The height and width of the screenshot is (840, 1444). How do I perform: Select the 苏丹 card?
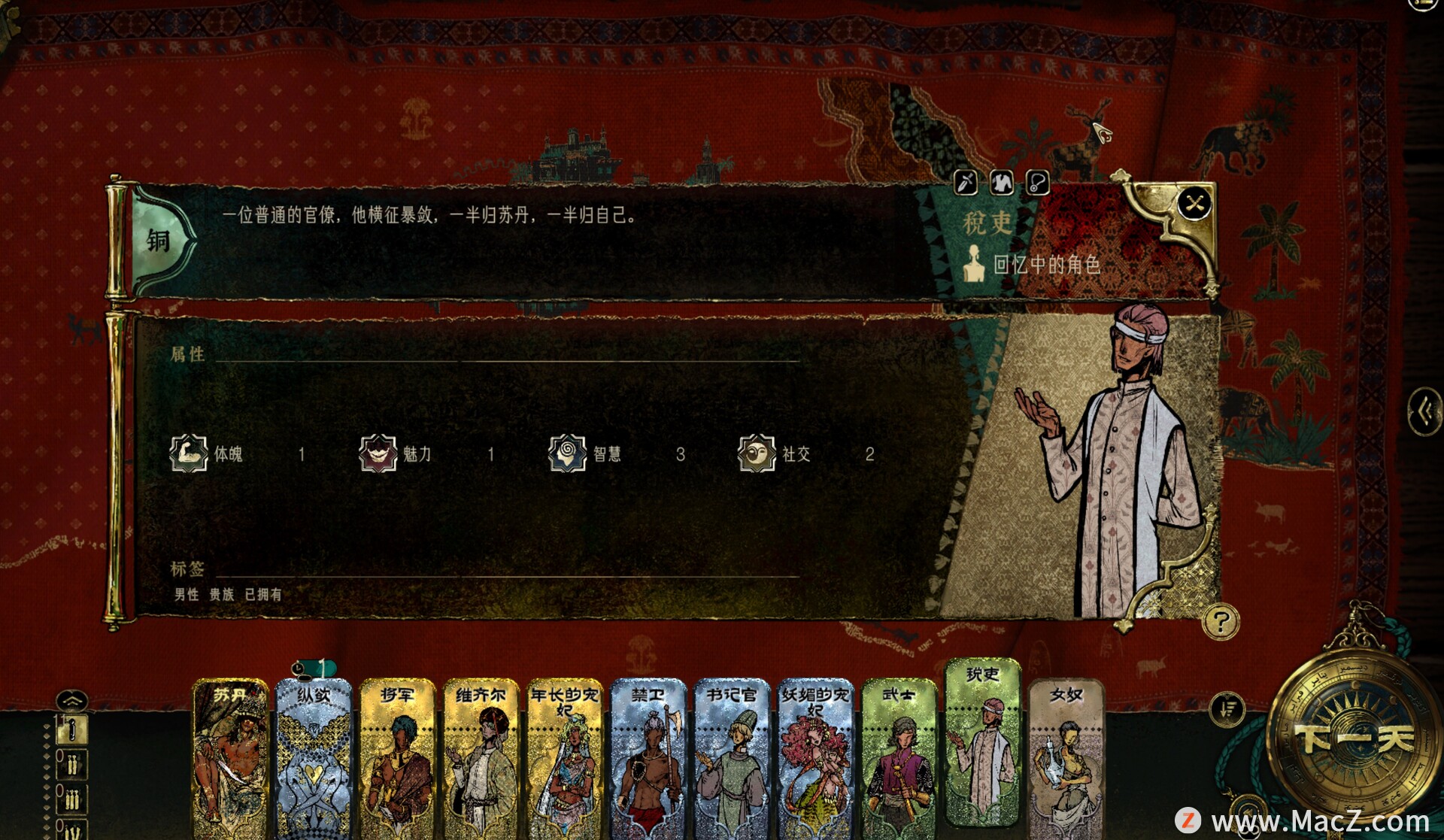point(230,756)
